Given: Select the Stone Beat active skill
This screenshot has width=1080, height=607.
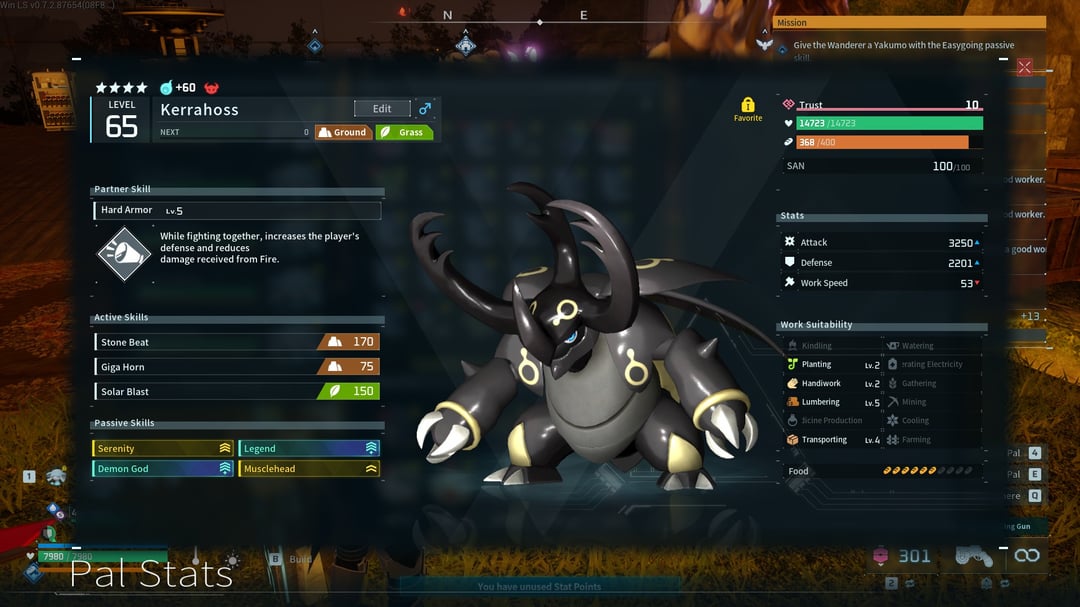Looking at the screenshot, I should pos(237,342).
